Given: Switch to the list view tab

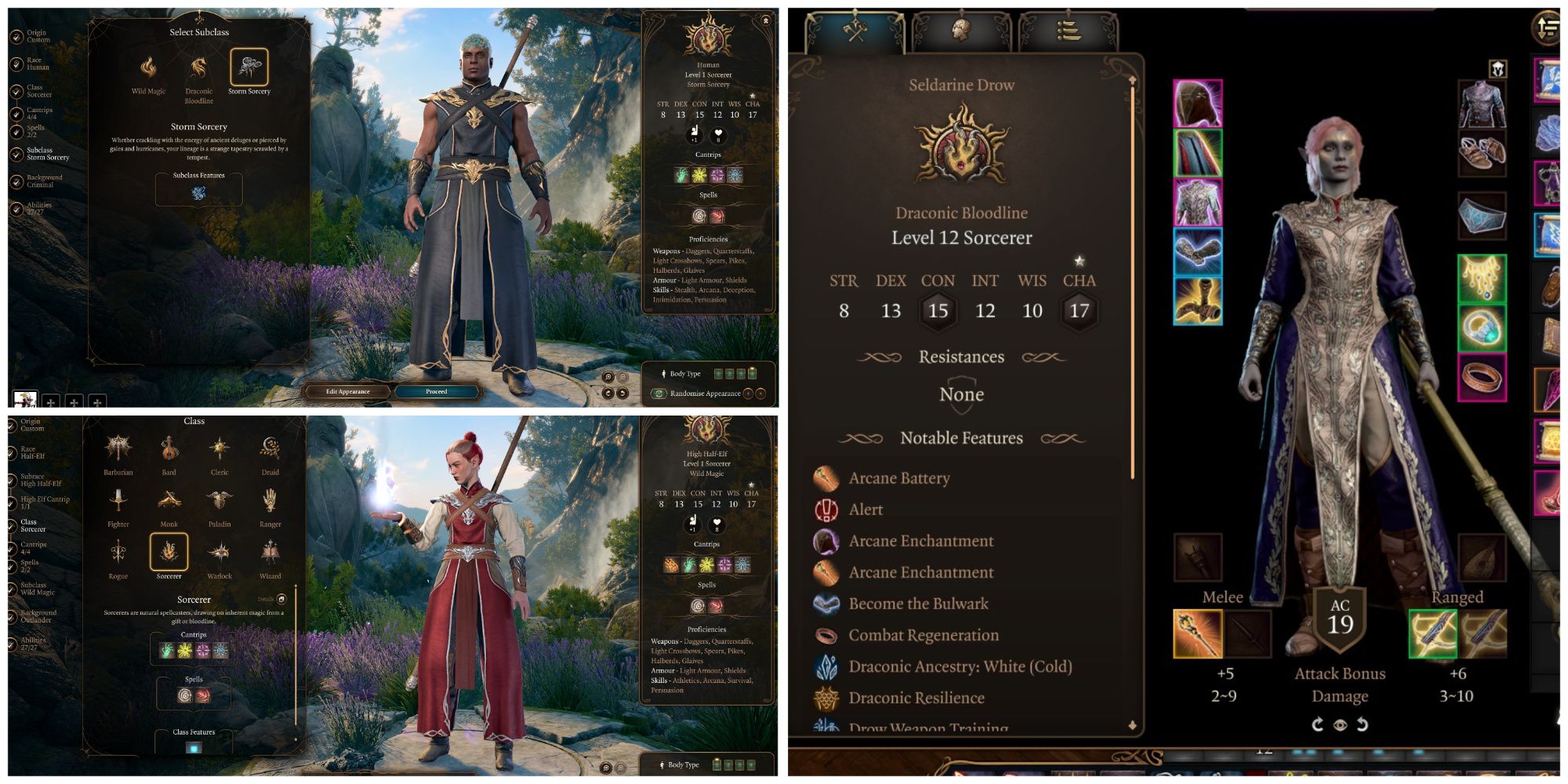Looking at the screenshot, I should point(1068,30).
